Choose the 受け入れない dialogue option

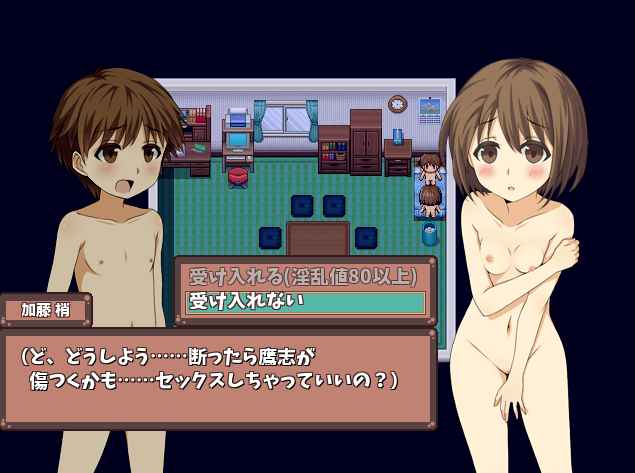304,301
